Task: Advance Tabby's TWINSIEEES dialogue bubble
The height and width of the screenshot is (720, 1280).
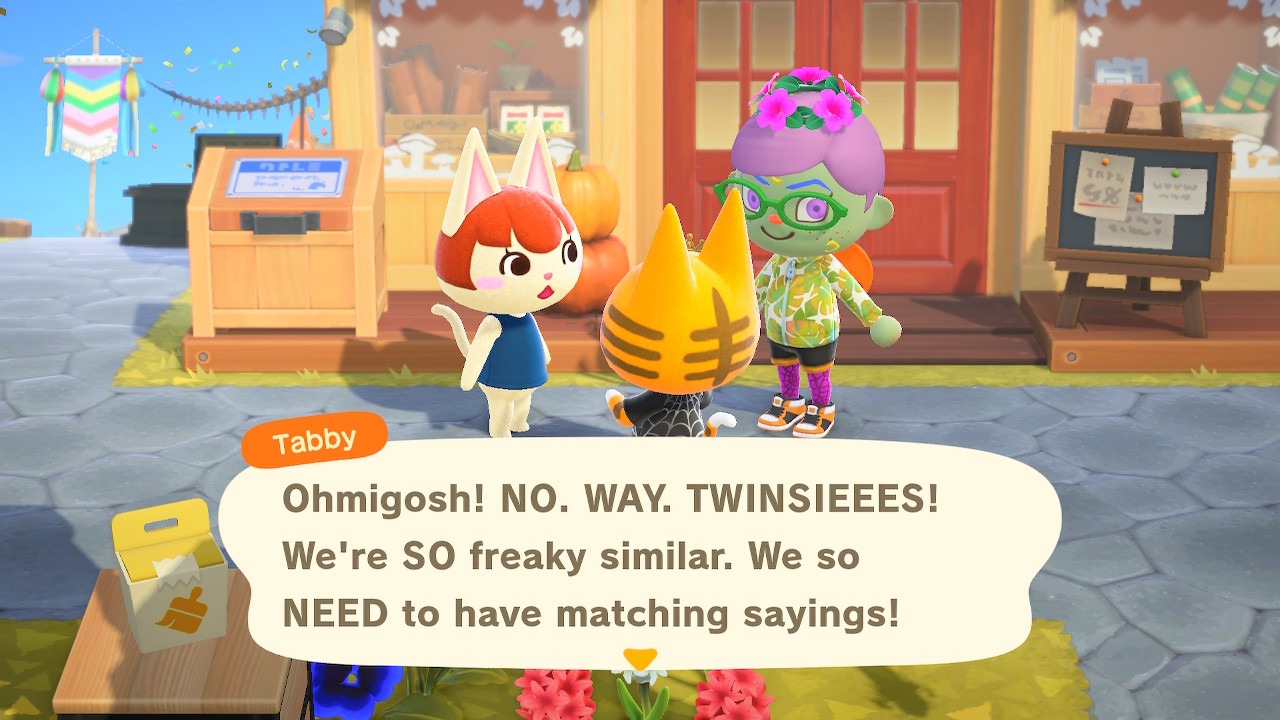Action: [x=640, y=555]
